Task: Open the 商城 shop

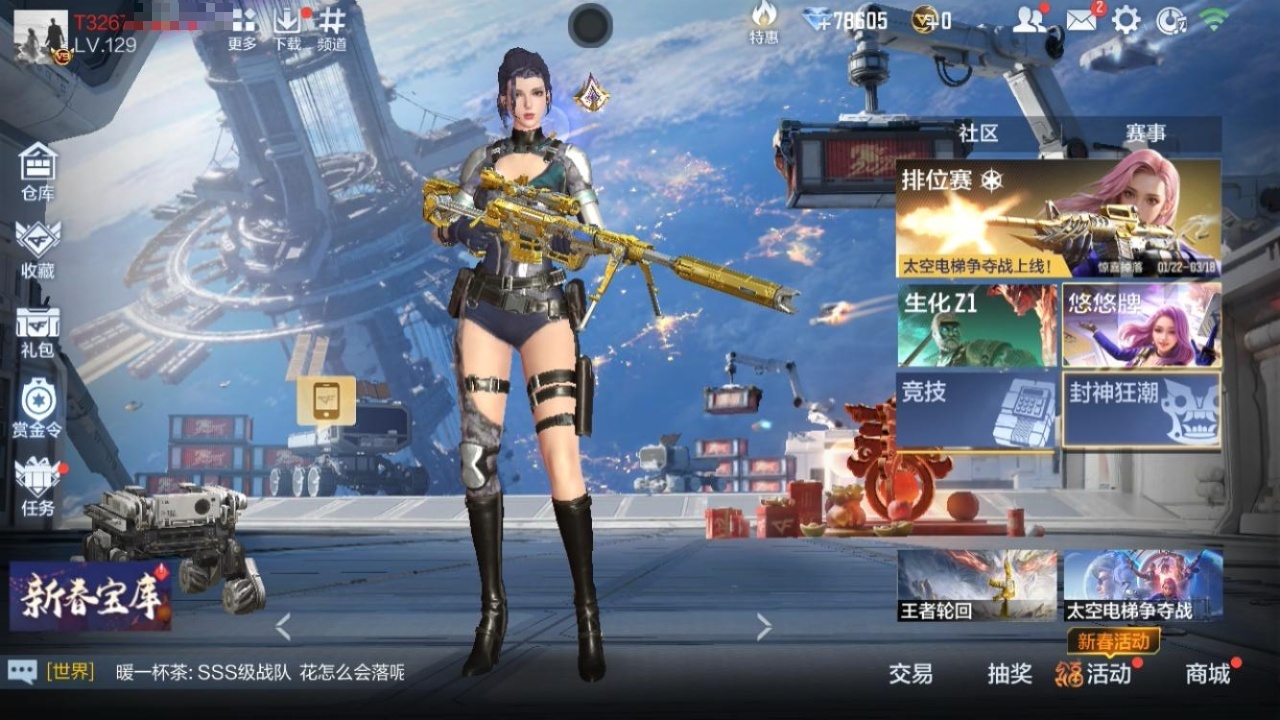Action: tap(1208, 674)
